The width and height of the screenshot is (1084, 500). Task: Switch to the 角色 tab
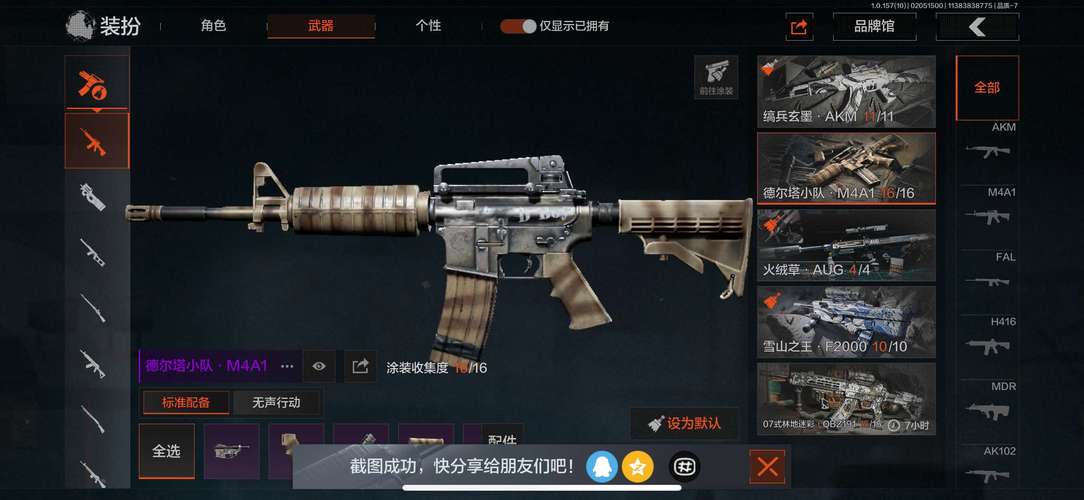pyautogui.click(x=213, y=26)
